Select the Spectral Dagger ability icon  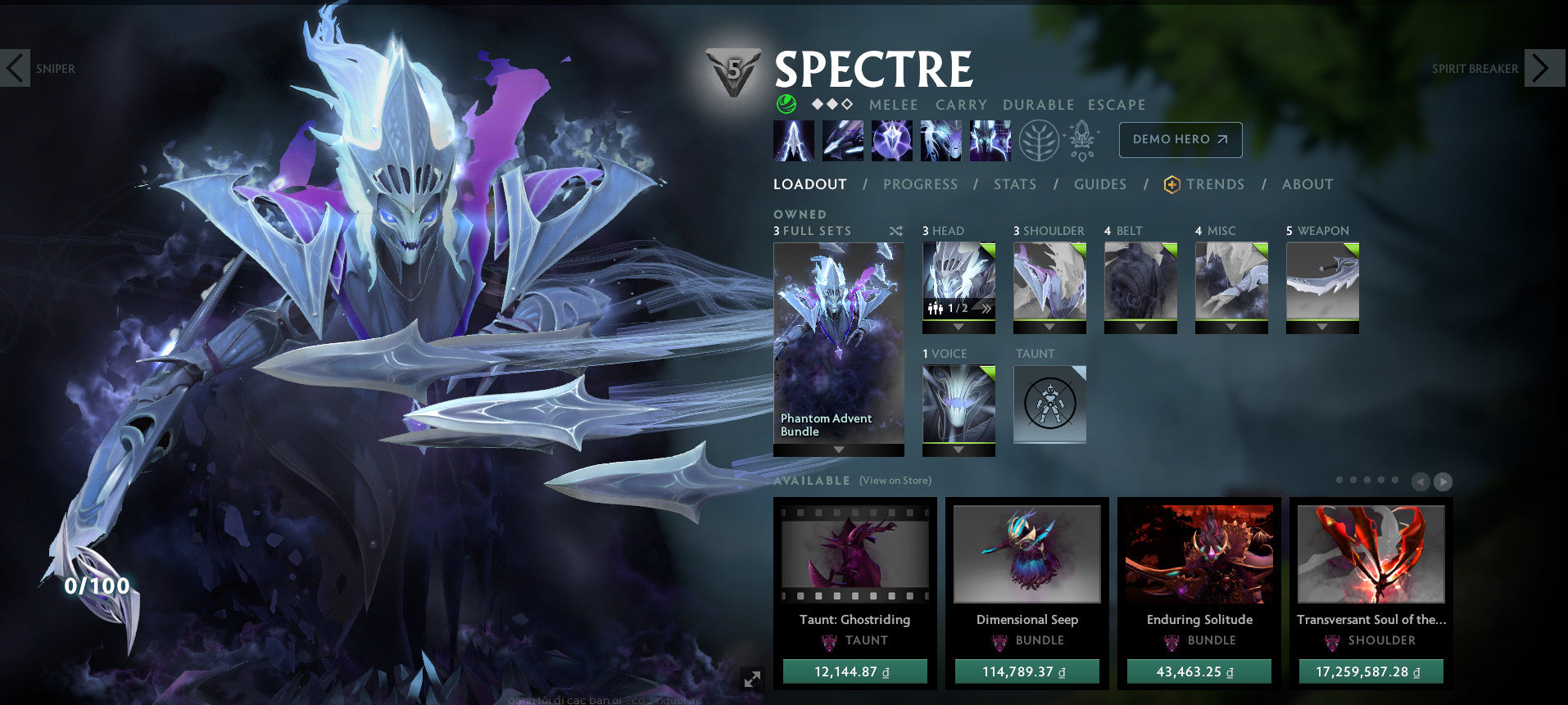pyautogui.click(x=794, y=139)
